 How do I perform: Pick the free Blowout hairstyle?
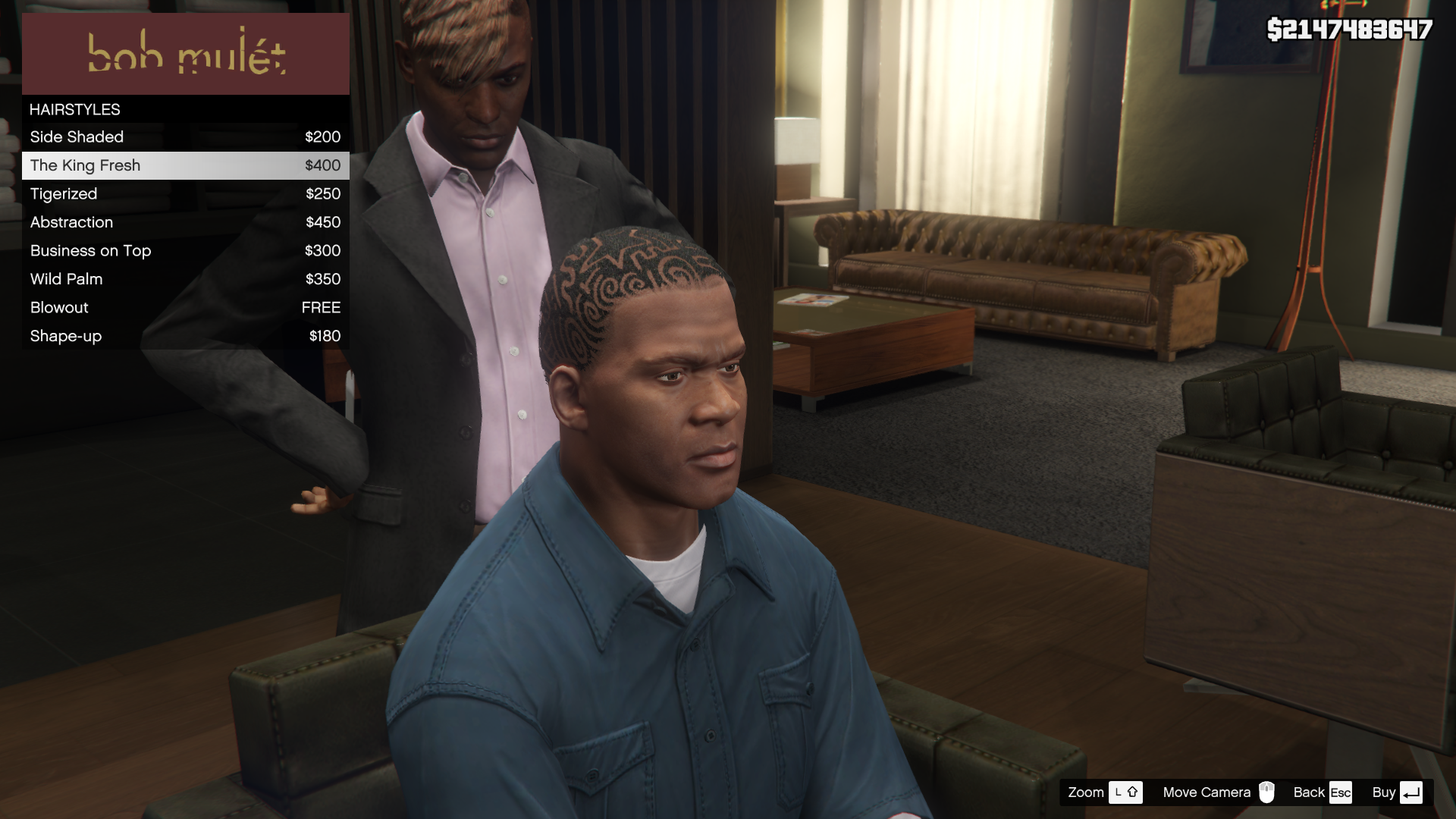pos(185,308)
